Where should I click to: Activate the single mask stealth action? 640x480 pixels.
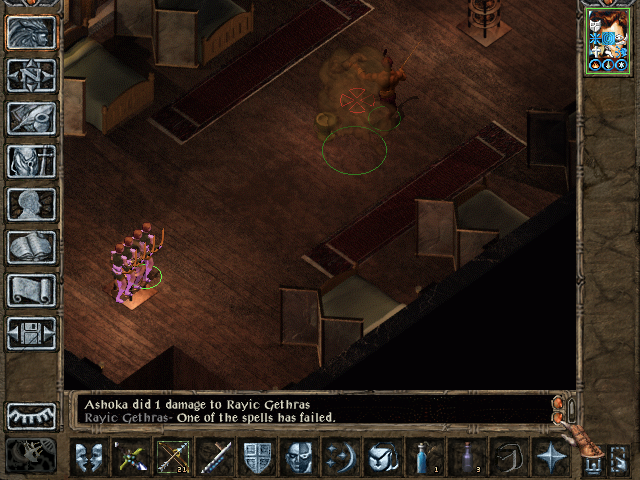tap(299, 458)
